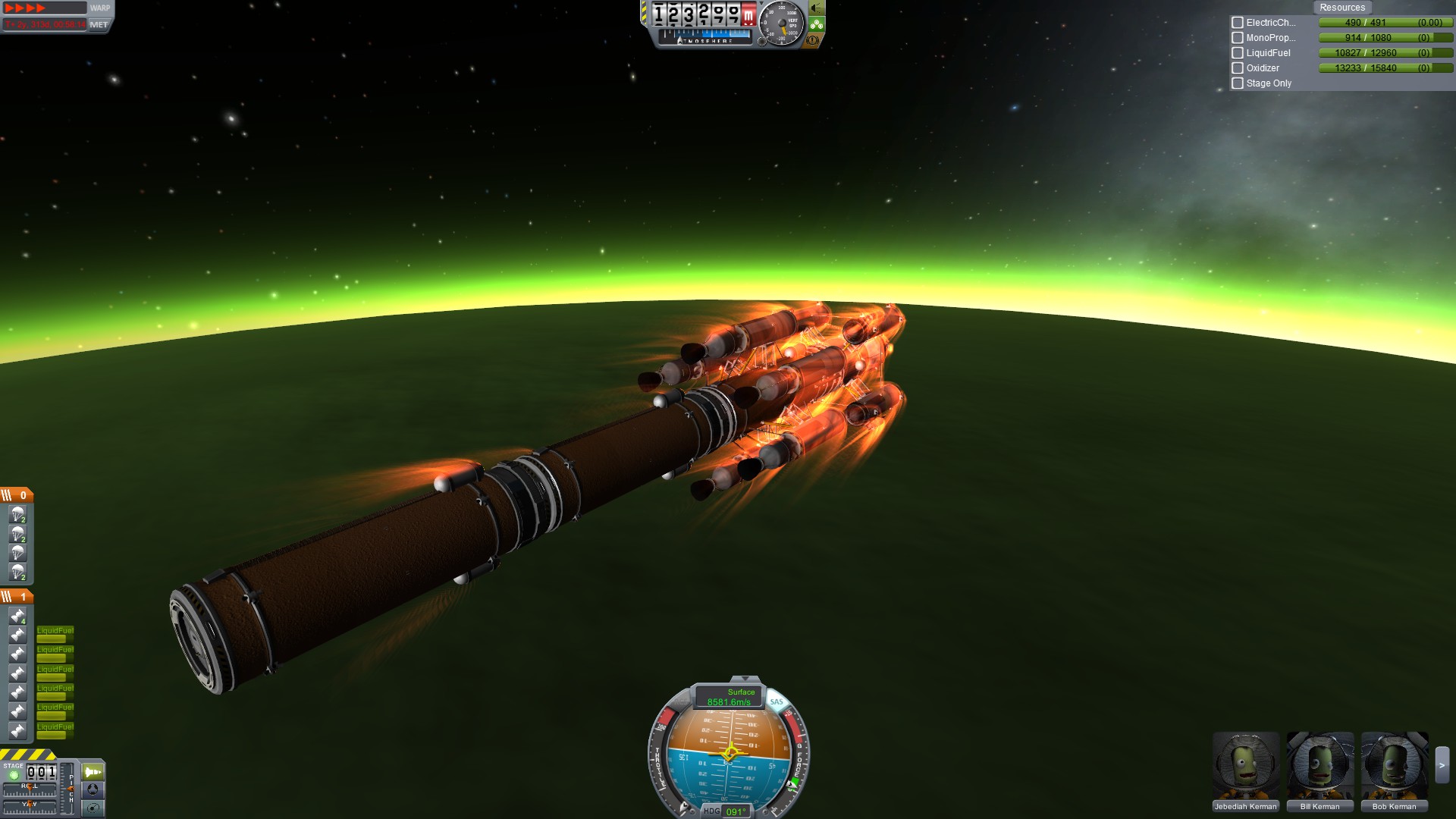Switch to docking mode button
The width and height of the screenshot is (1456, 819).
(93, 789)
